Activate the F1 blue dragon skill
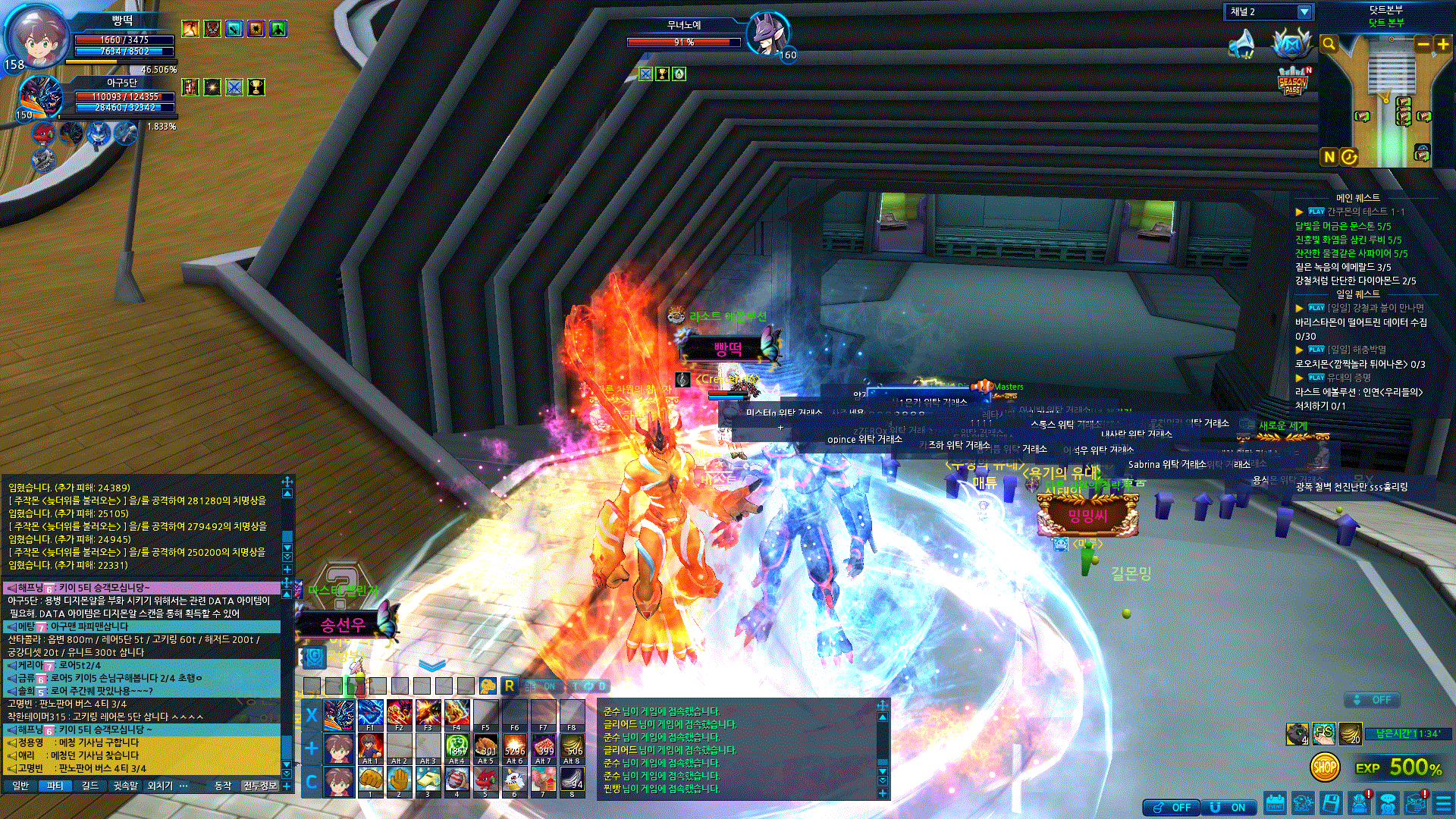Screen dimensions: 1456x819 (x=370, y=714)
